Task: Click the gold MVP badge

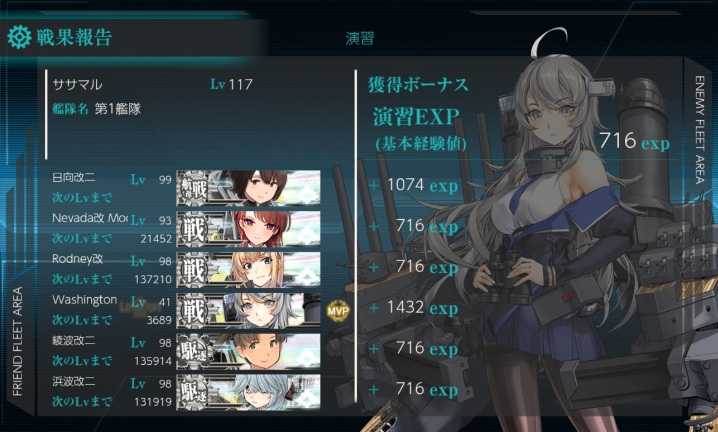Action: [337, 310]
